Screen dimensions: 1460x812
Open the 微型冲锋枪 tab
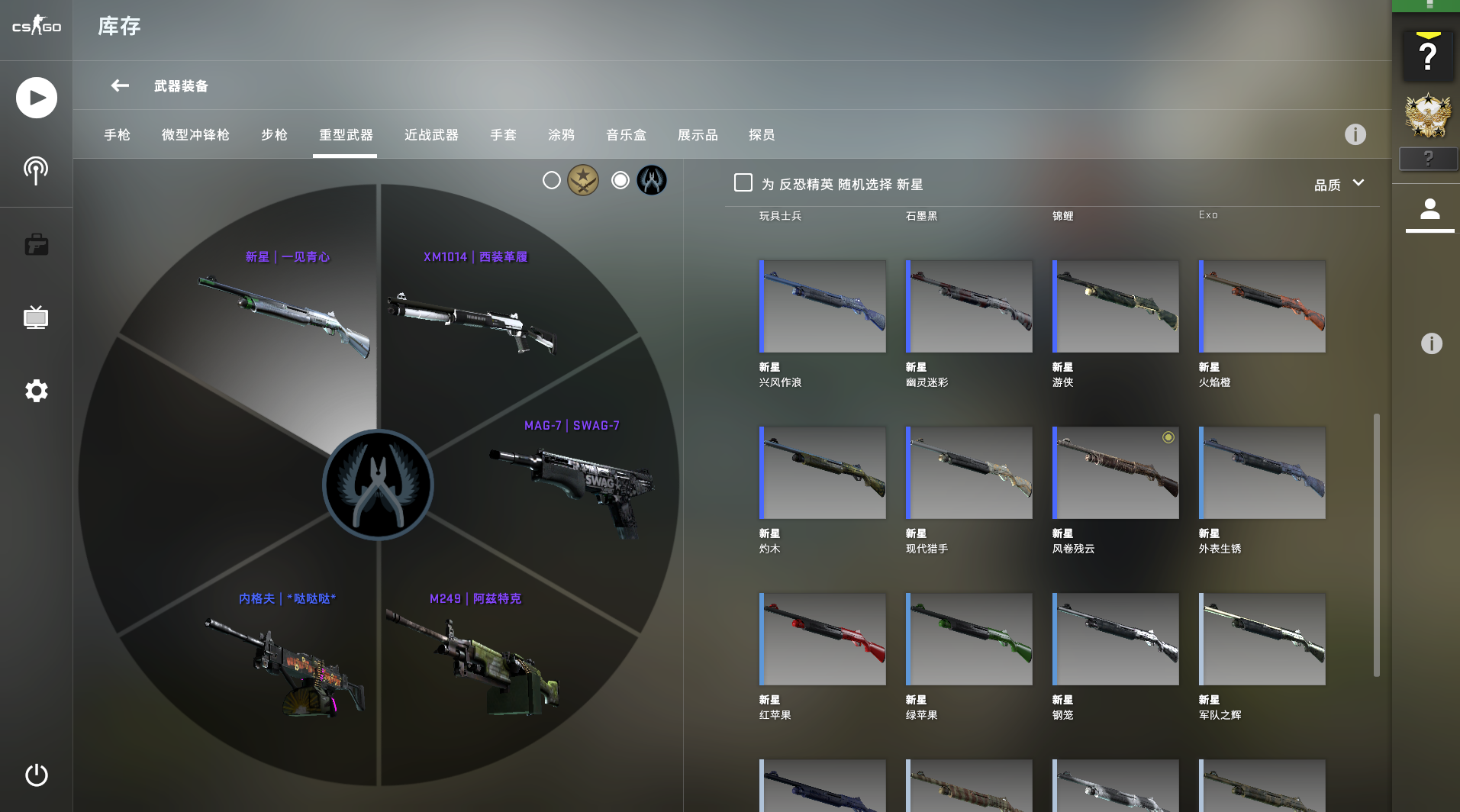click(195, 135)
